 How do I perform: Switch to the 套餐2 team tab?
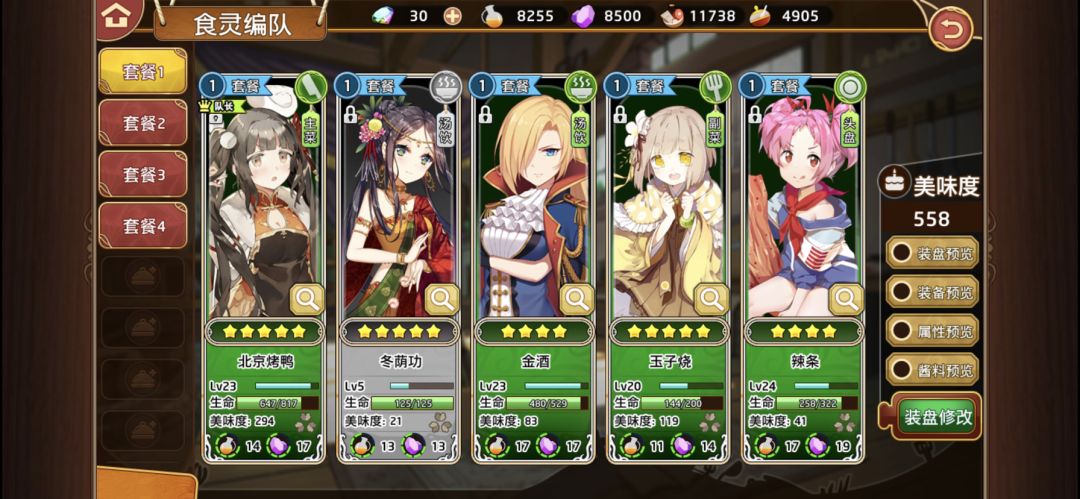(142, 124)
